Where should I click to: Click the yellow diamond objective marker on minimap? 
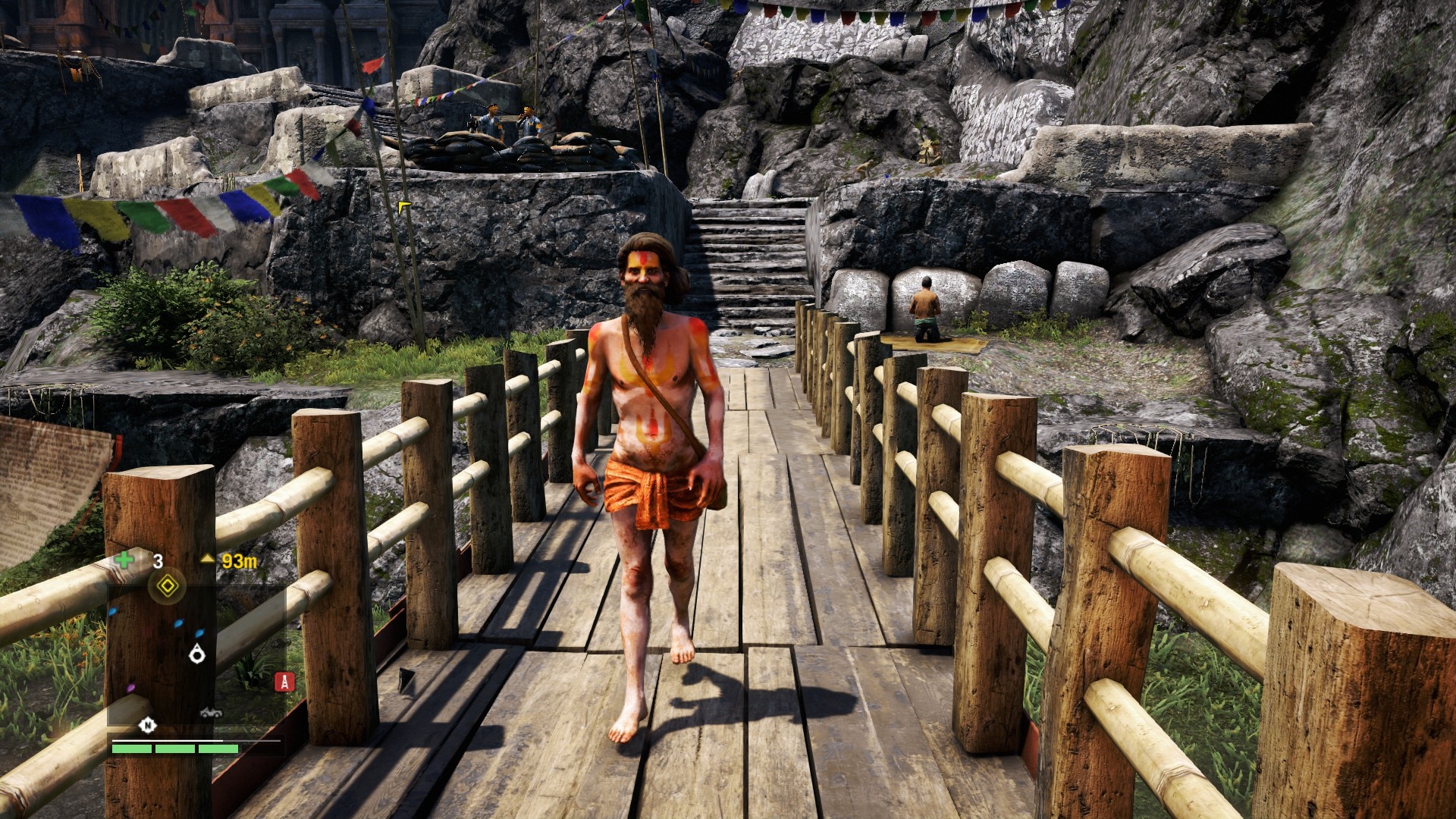coord(167,586)
